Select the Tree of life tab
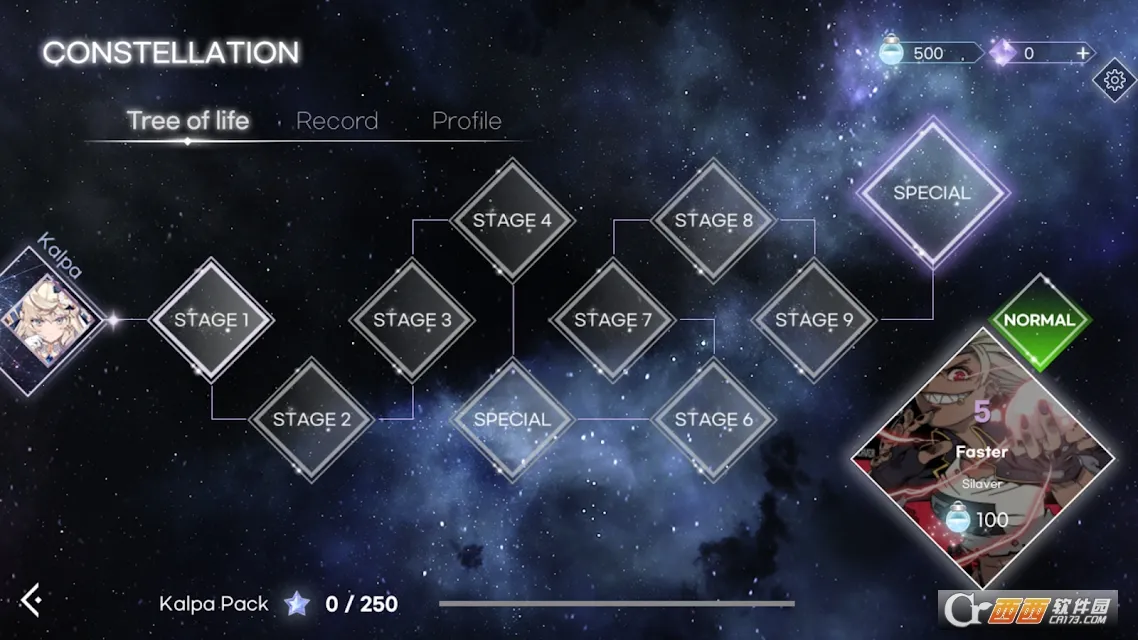 [x=188, y=121]
